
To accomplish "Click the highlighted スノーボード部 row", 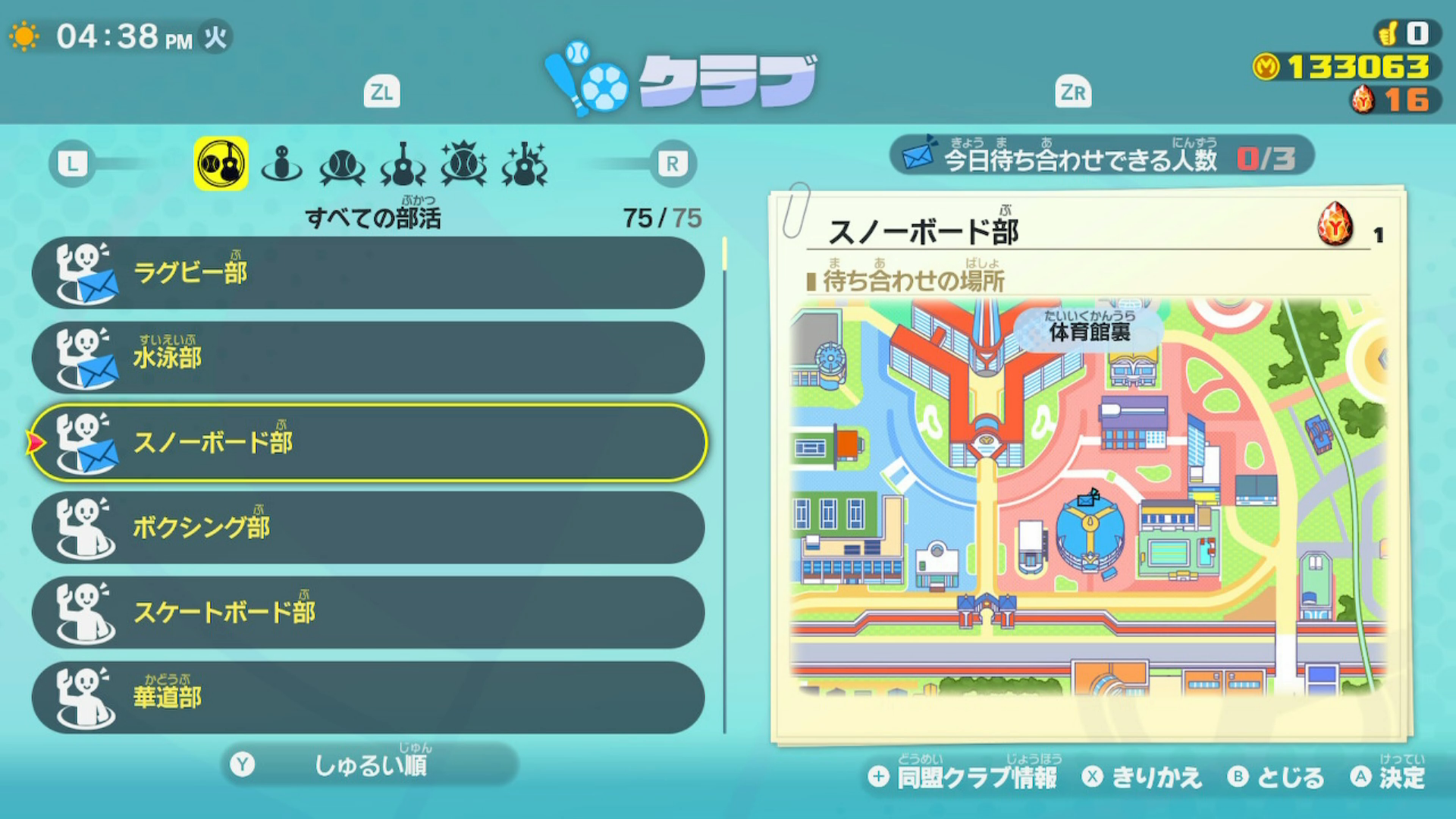I will point(368,443).
